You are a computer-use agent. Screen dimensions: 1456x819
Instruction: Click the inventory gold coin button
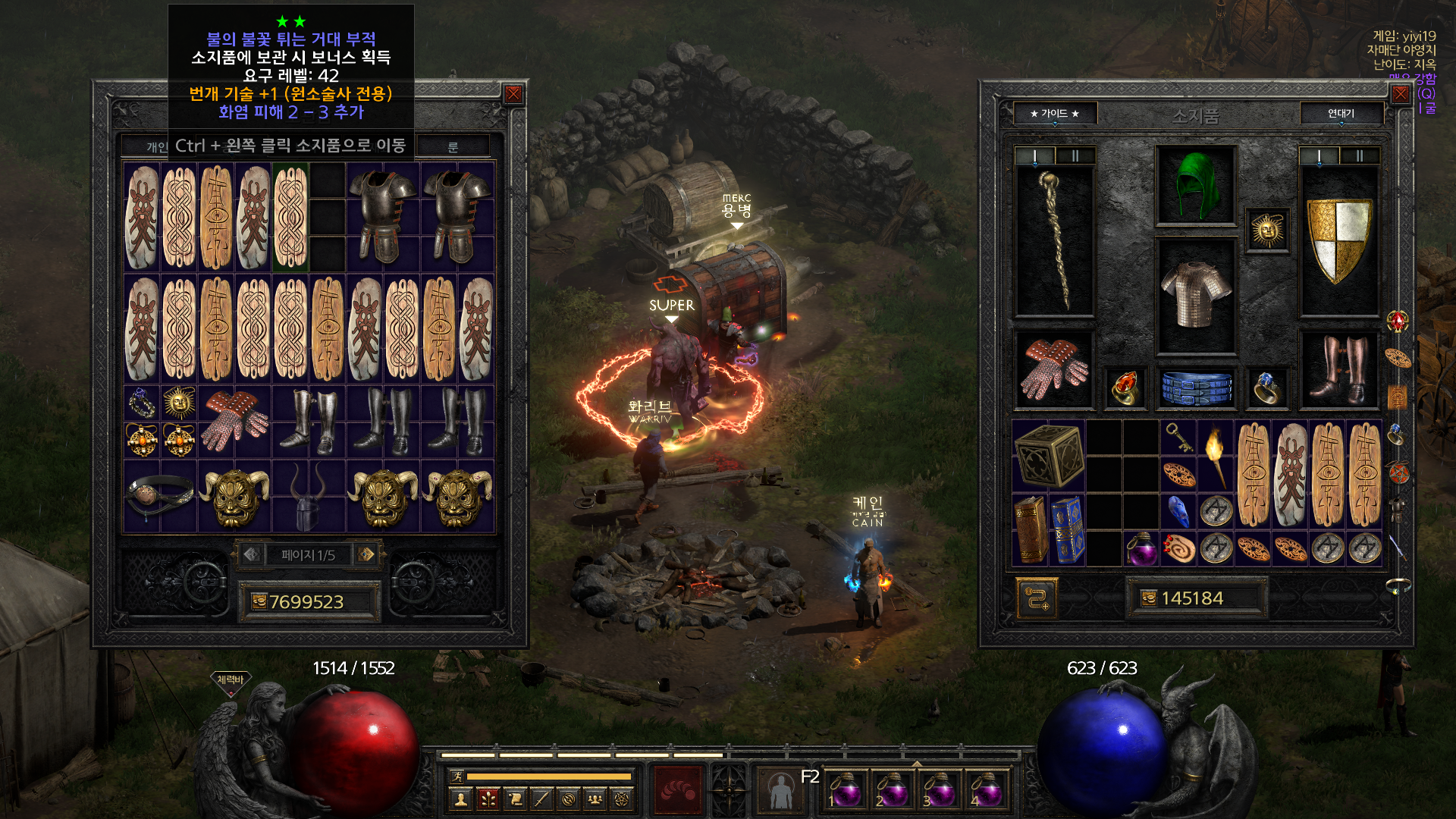click(1149, 598)
